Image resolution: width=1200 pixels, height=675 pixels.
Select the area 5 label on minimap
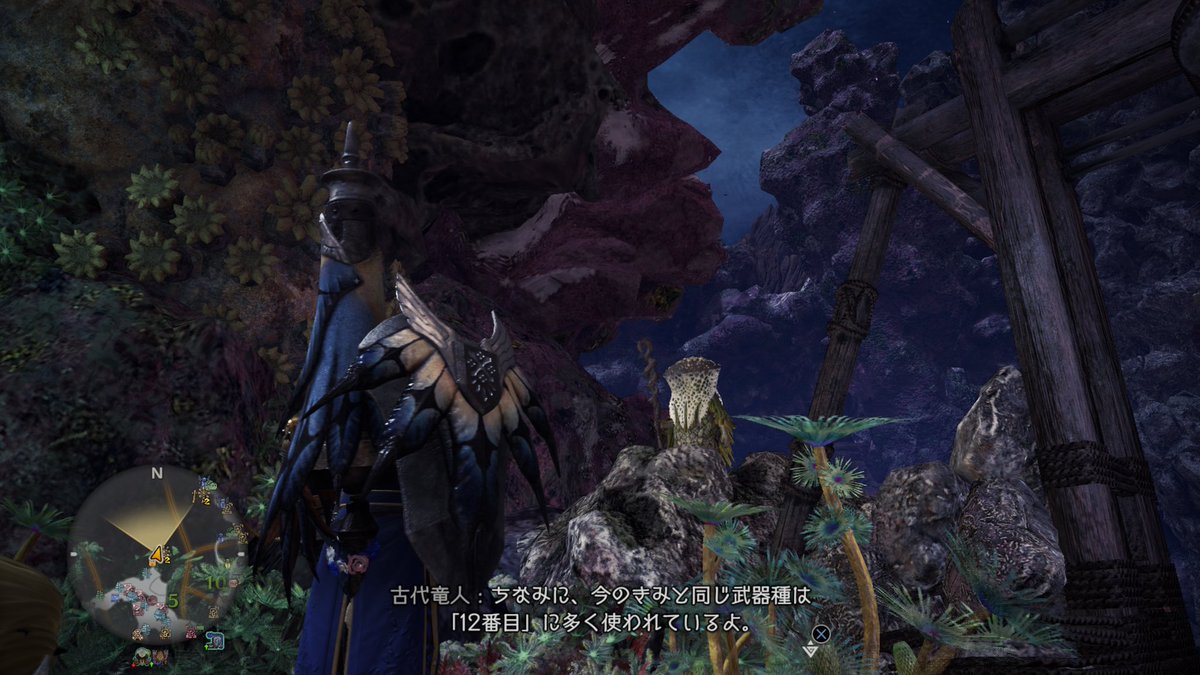tap(172, 601)
